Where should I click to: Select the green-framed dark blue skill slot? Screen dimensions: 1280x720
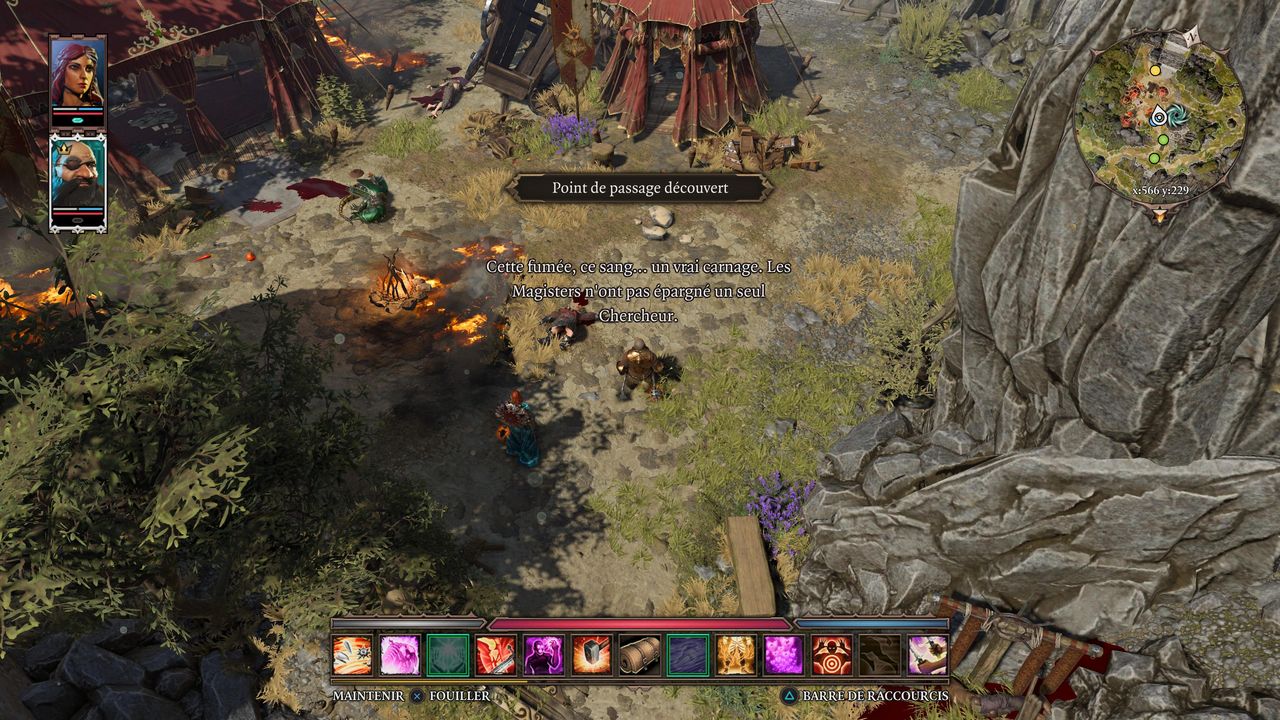pyautogui.click(x=688, y=655)
